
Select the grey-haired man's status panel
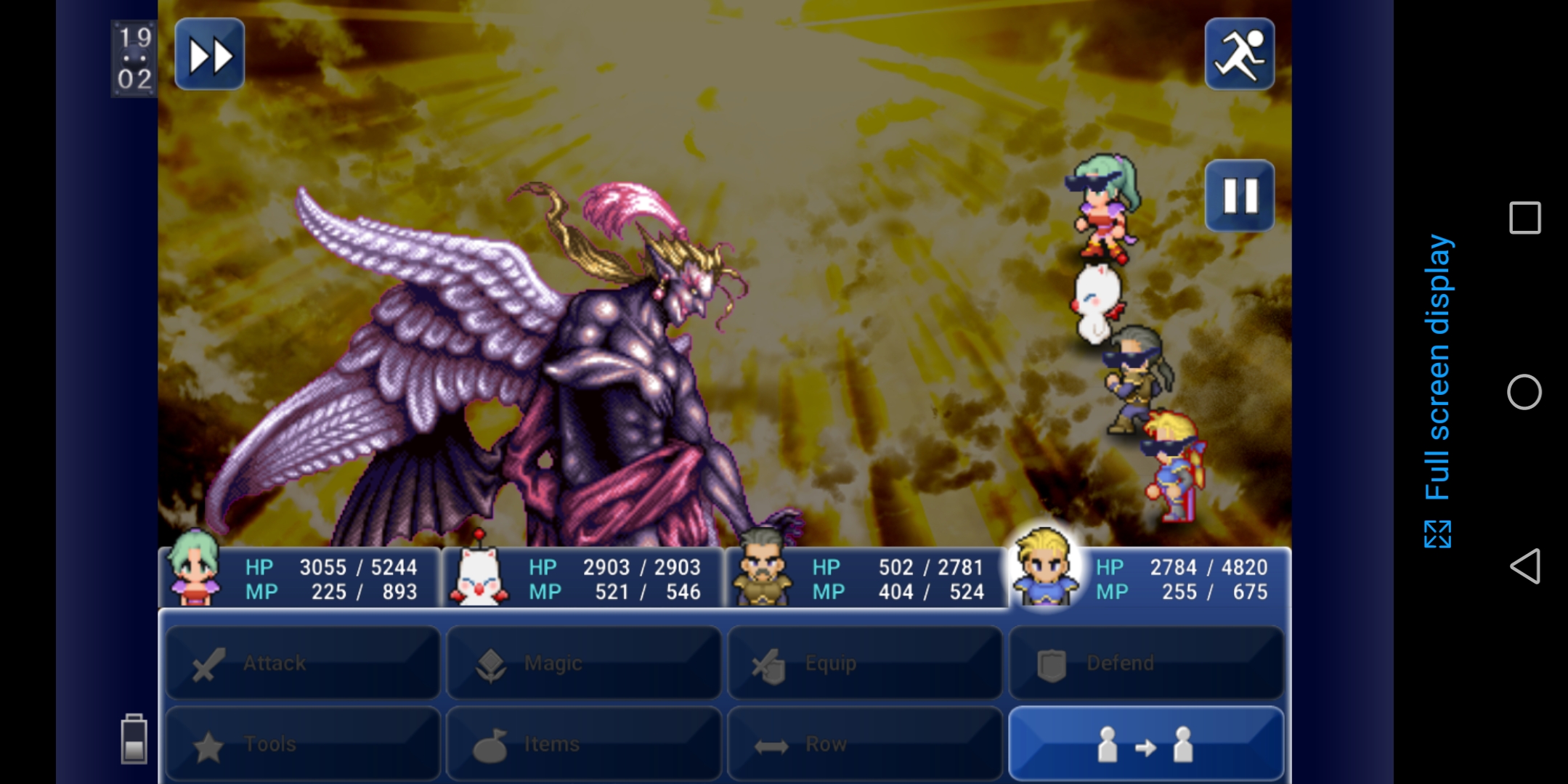point(866,578)
